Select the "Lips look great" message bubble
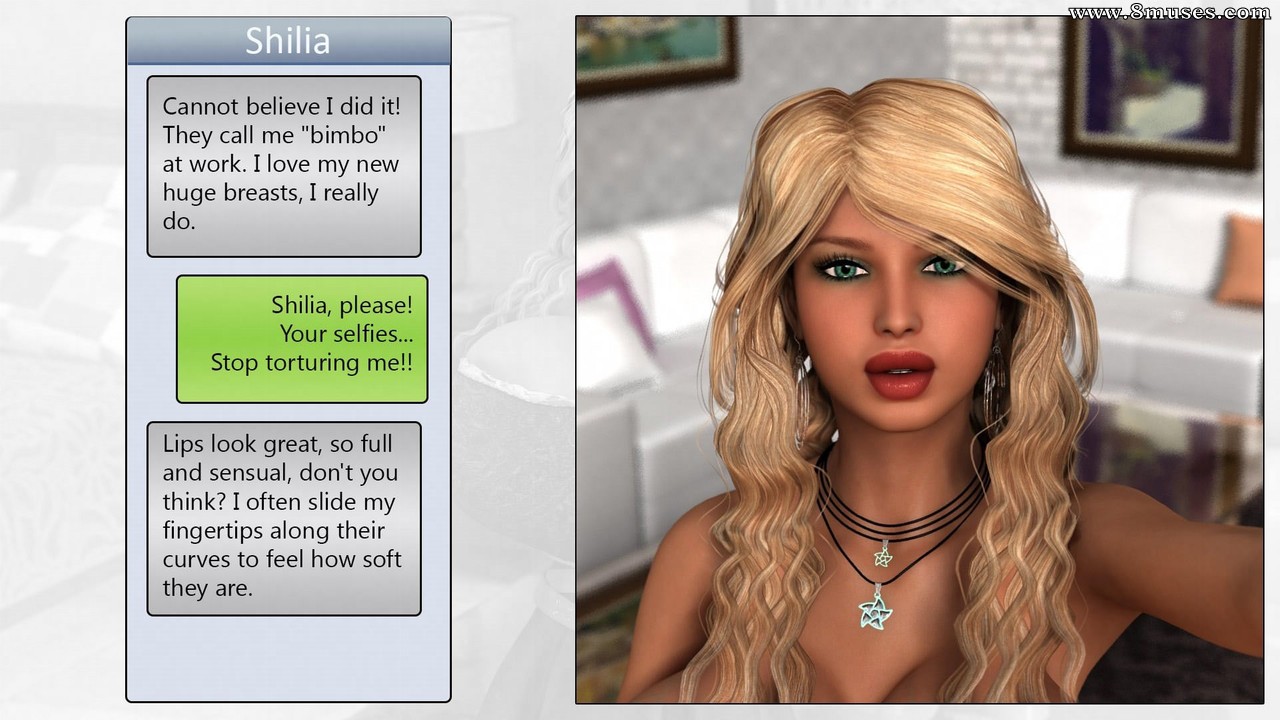Viewport: 1280px width, 720px height. (284, 517)
